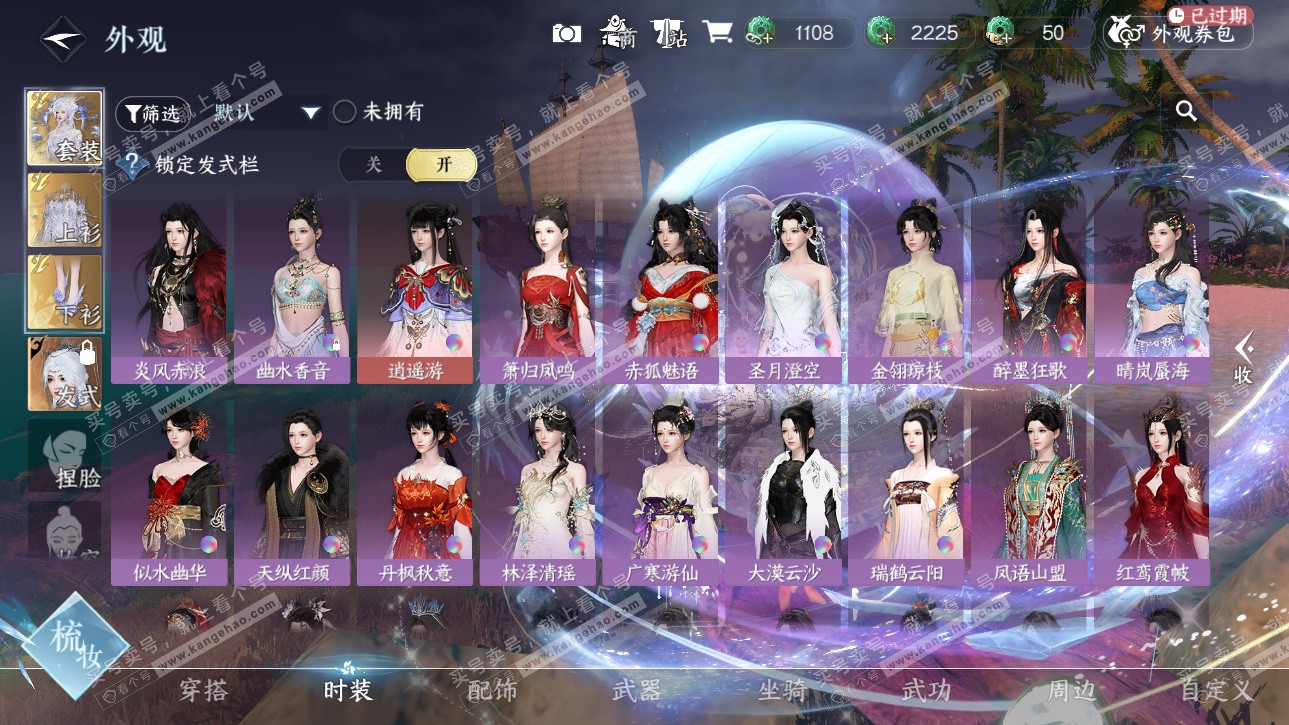The image size is (1289, 725).
Task: Switch to the 配饰 bottom tab
Action: pos(492,690)
